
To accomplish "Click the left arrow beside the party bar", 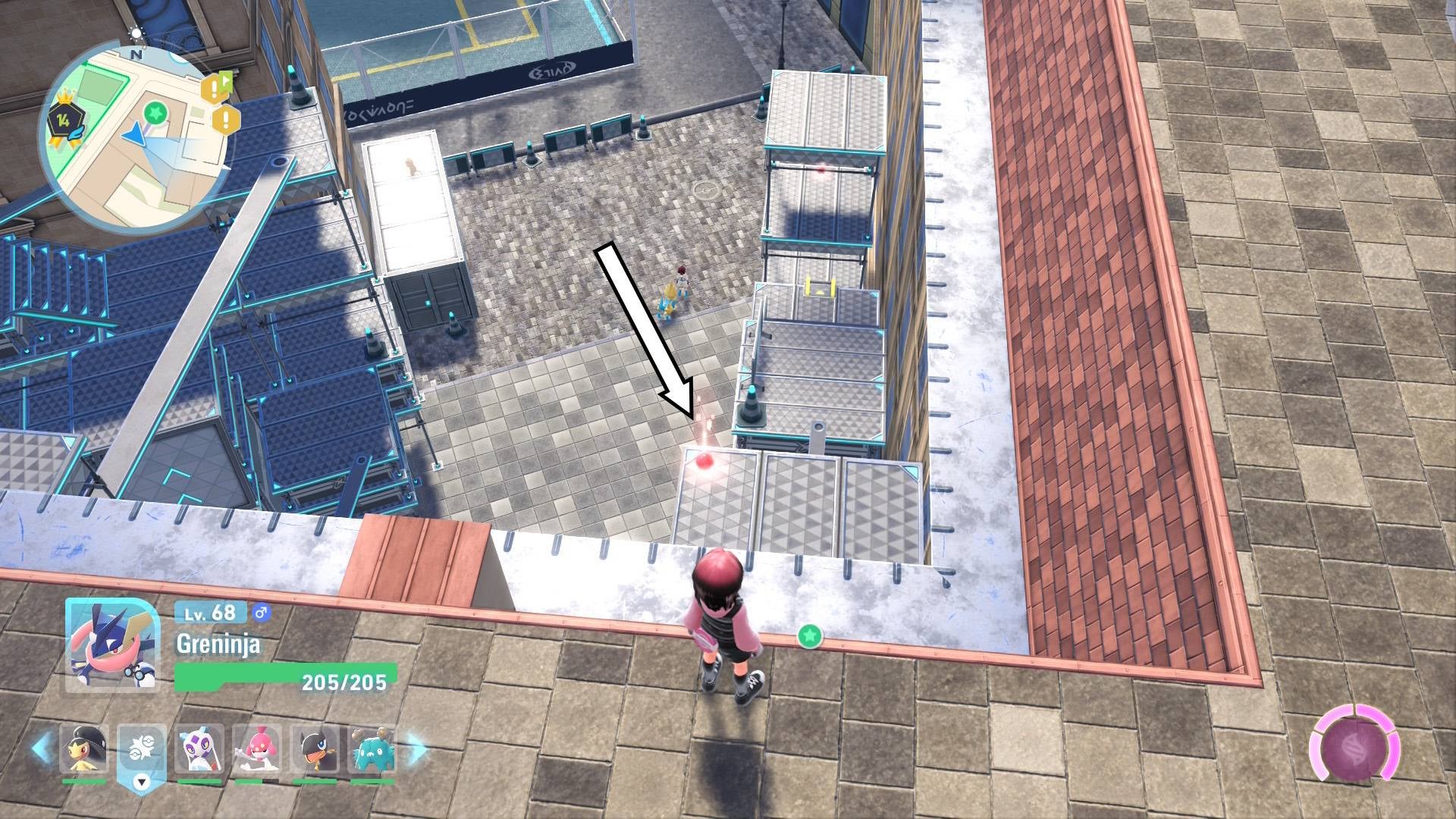I will pos(42,748).
